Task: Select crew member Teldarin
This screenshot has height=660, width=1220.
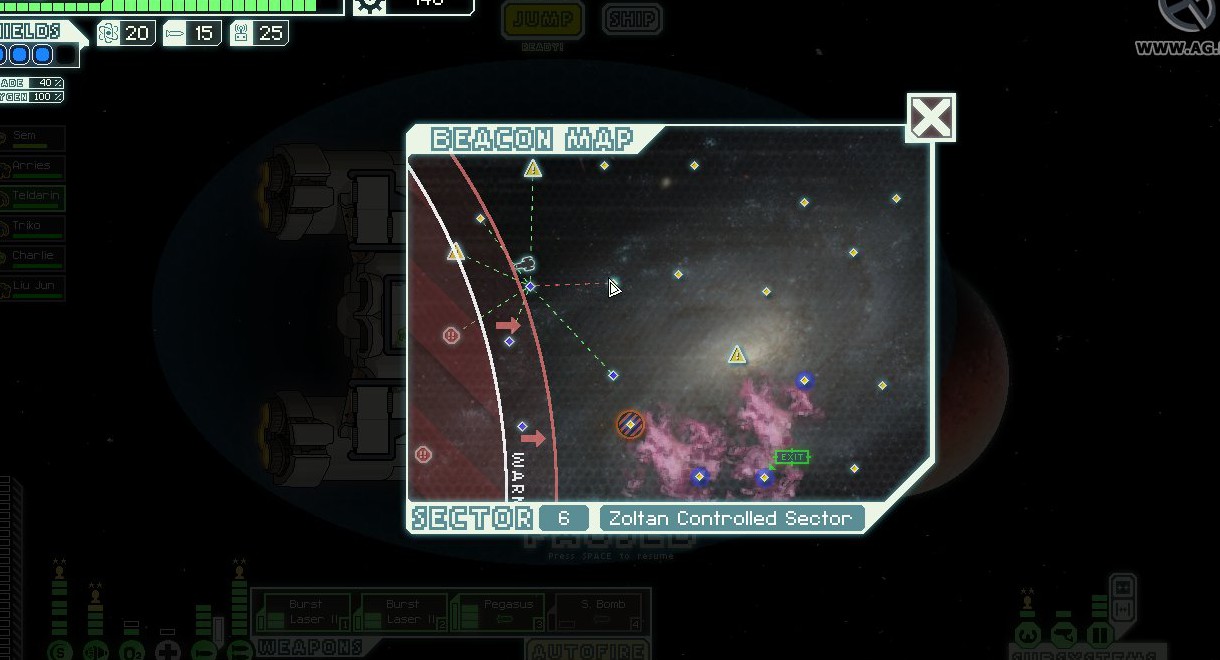Action: [34, 198]
